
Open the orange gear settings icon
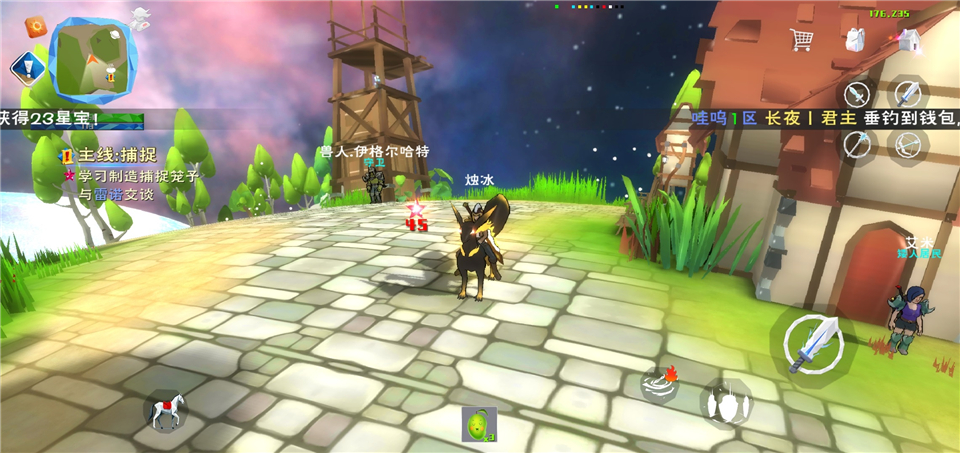click(38, 25)
